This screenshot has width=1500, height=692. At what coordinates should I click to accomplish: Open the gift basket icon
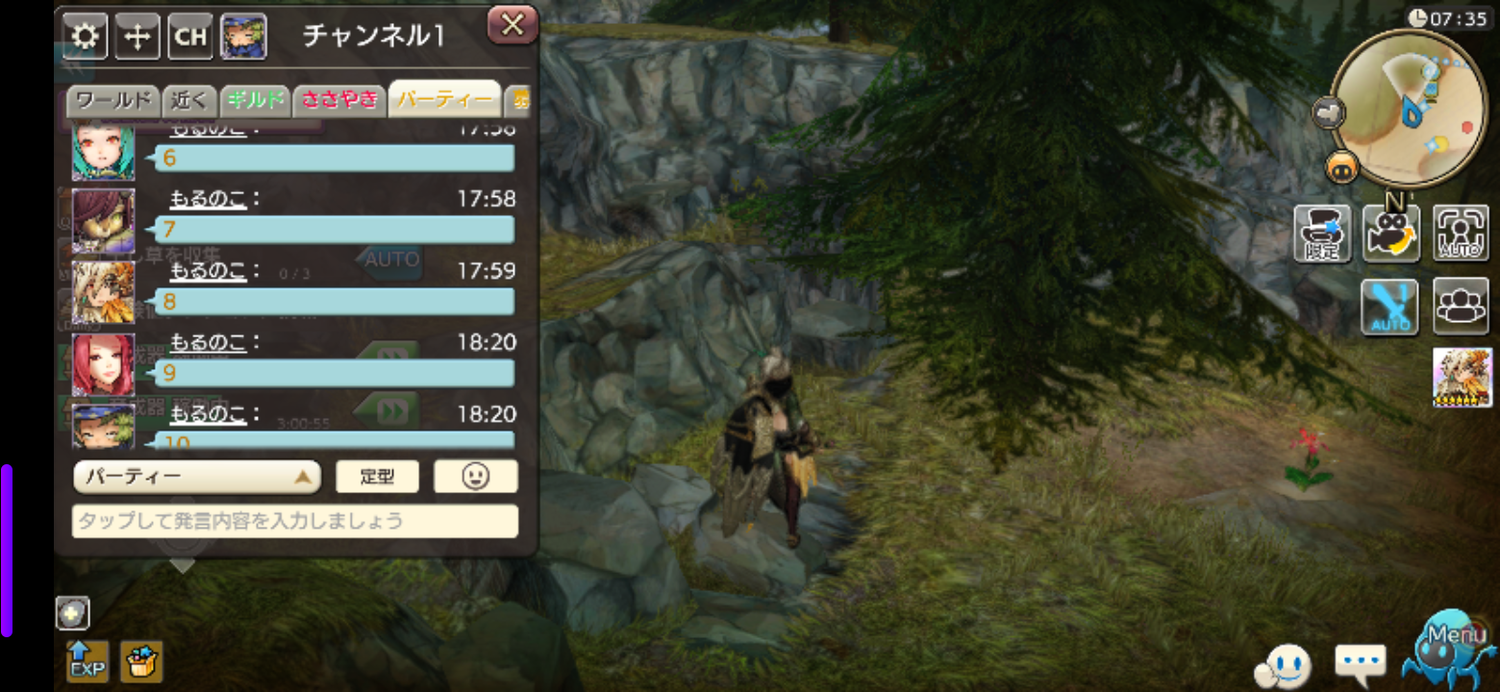point(141,661)
